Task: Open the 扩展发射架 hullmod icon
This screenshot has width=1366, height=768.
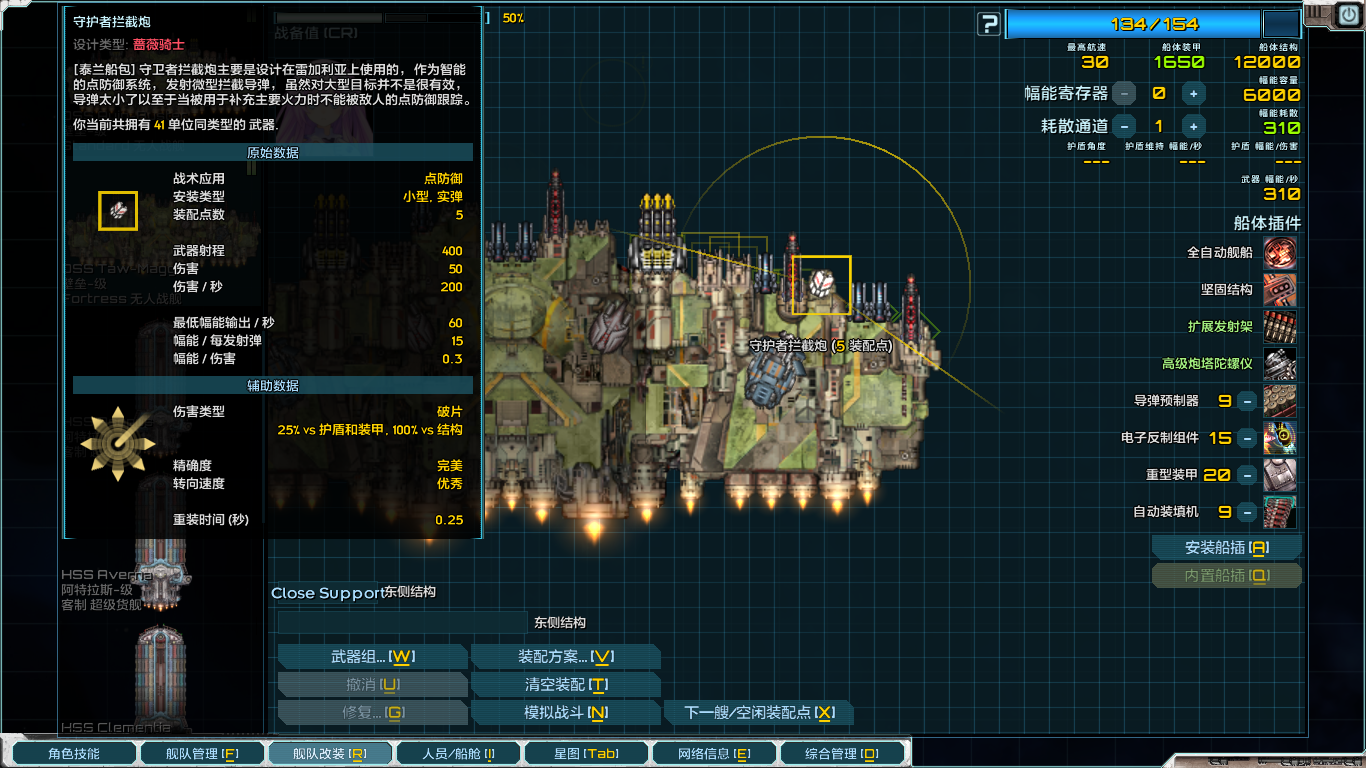Action: pos(1280,327)
